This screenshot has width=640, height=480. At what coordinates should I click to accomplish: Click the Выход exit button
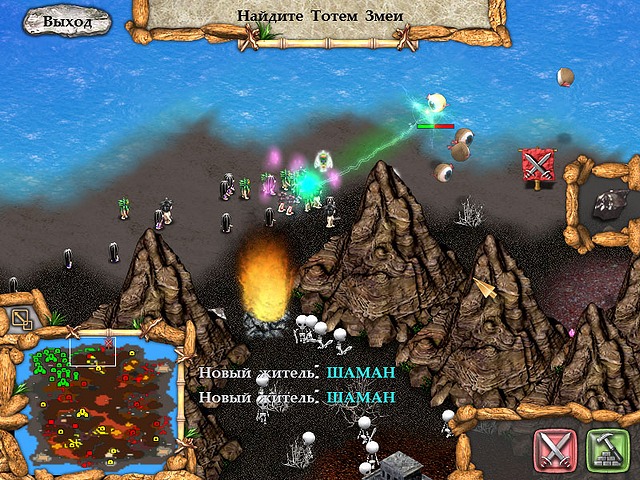[68, 21]
